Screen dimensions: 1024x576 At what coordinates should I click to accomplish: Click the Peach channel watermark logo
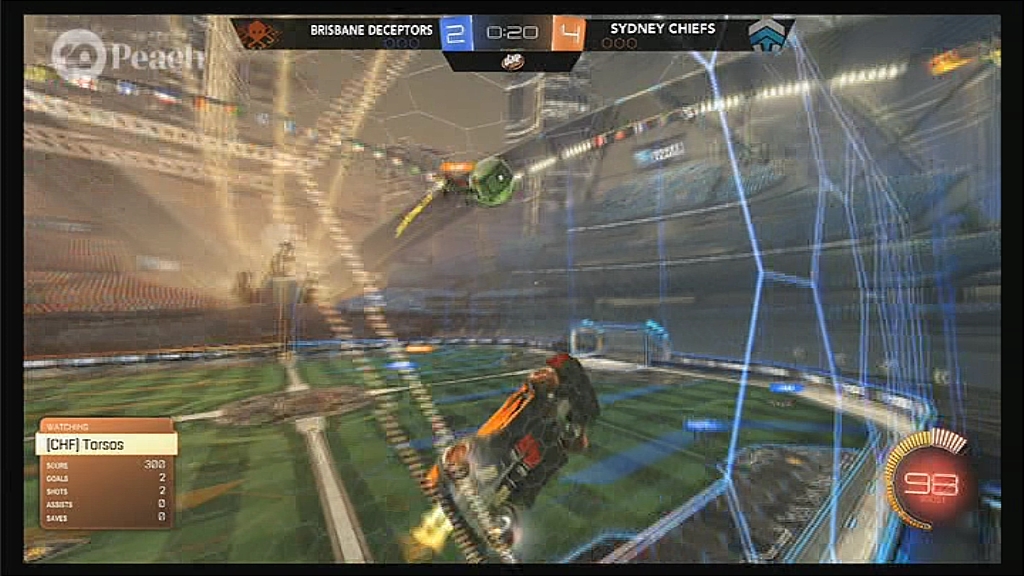click(78, 56)
